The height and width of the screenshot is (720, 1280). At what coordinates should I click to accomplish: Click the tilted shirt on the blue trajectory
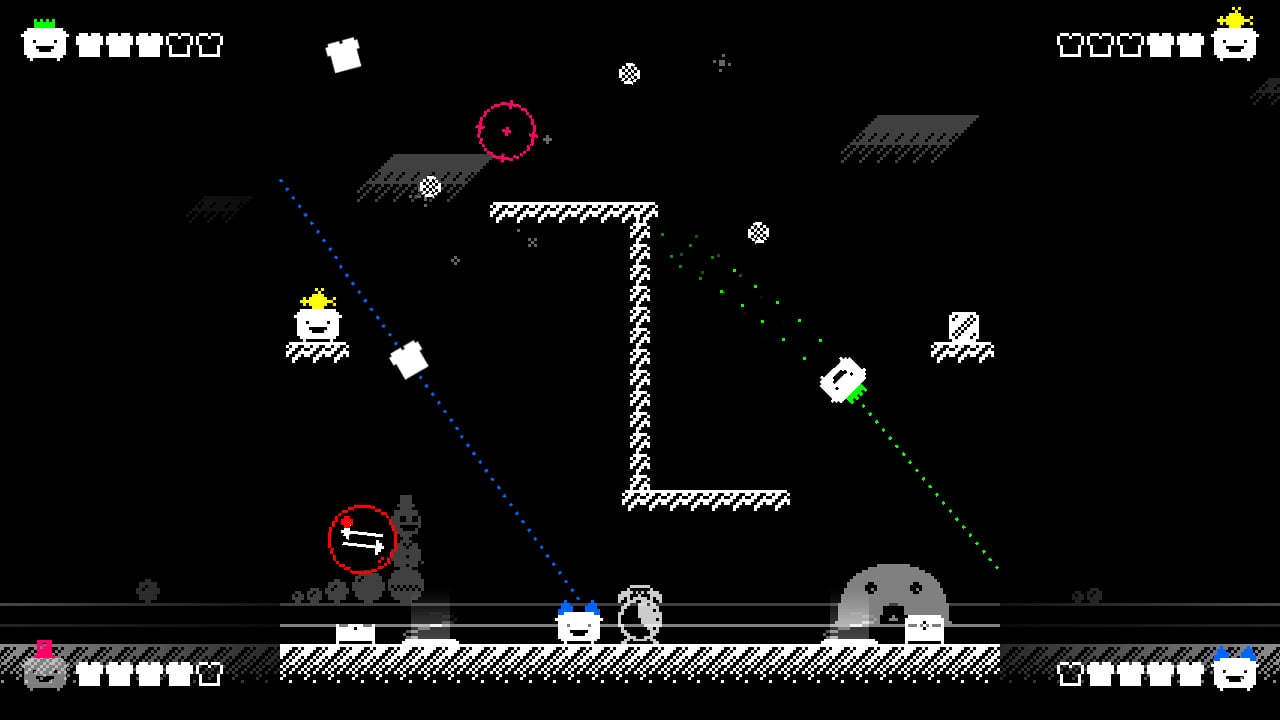[x=410, y=360]
